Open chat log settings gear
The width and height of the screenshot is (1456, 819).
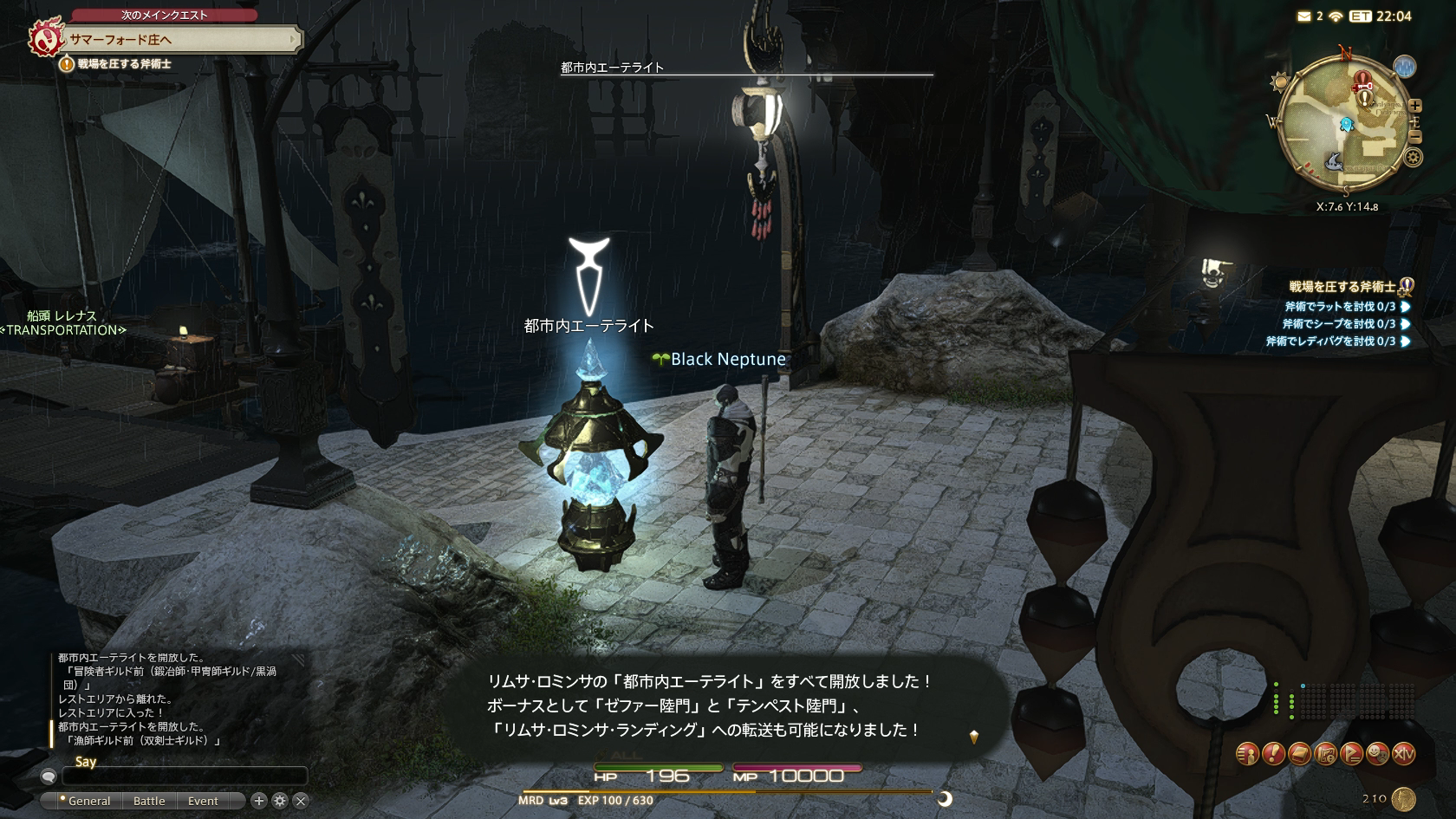coord(280,801)
